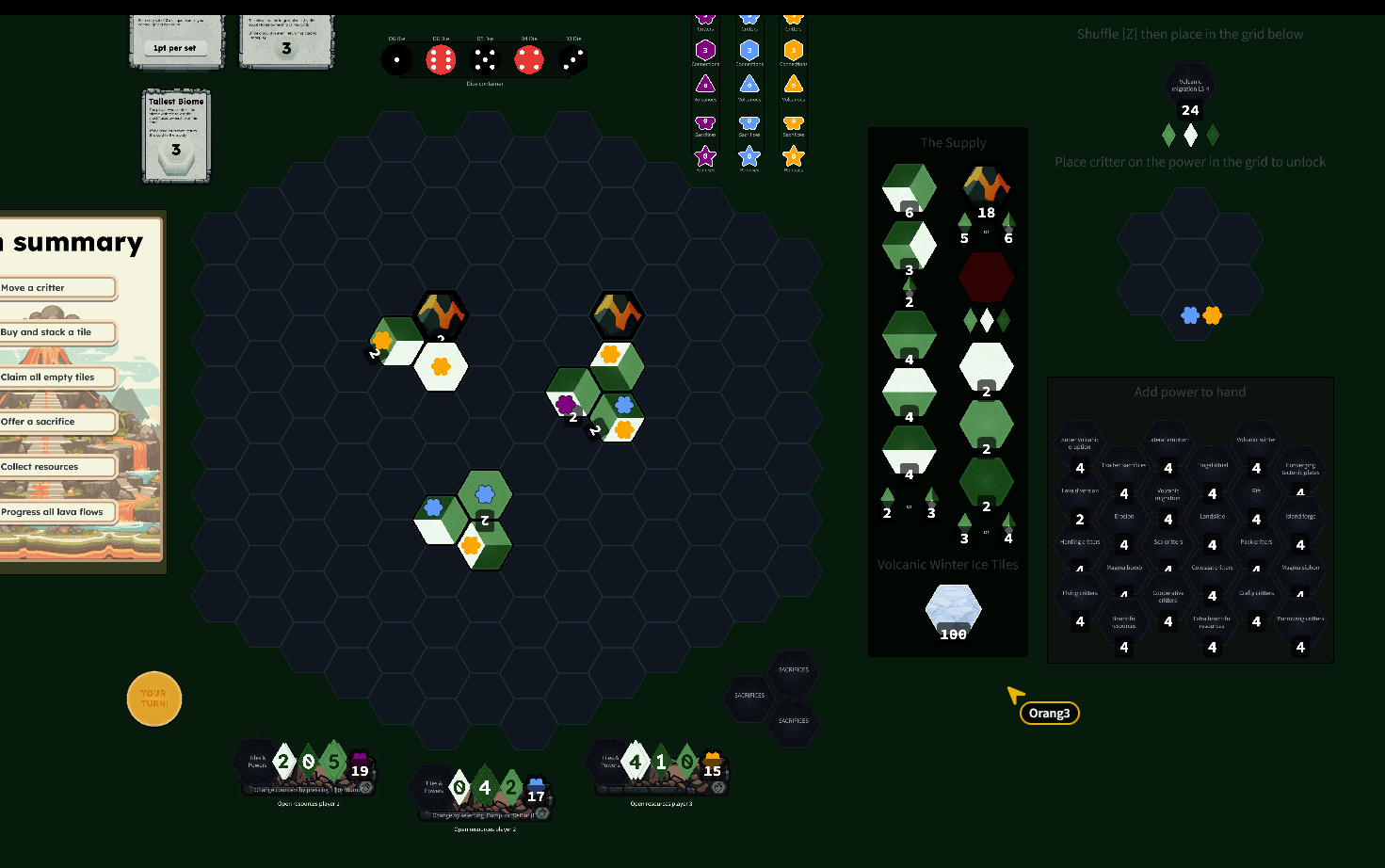
Task: Click the YOUR TURN token
Action: (x=153, y=699)
